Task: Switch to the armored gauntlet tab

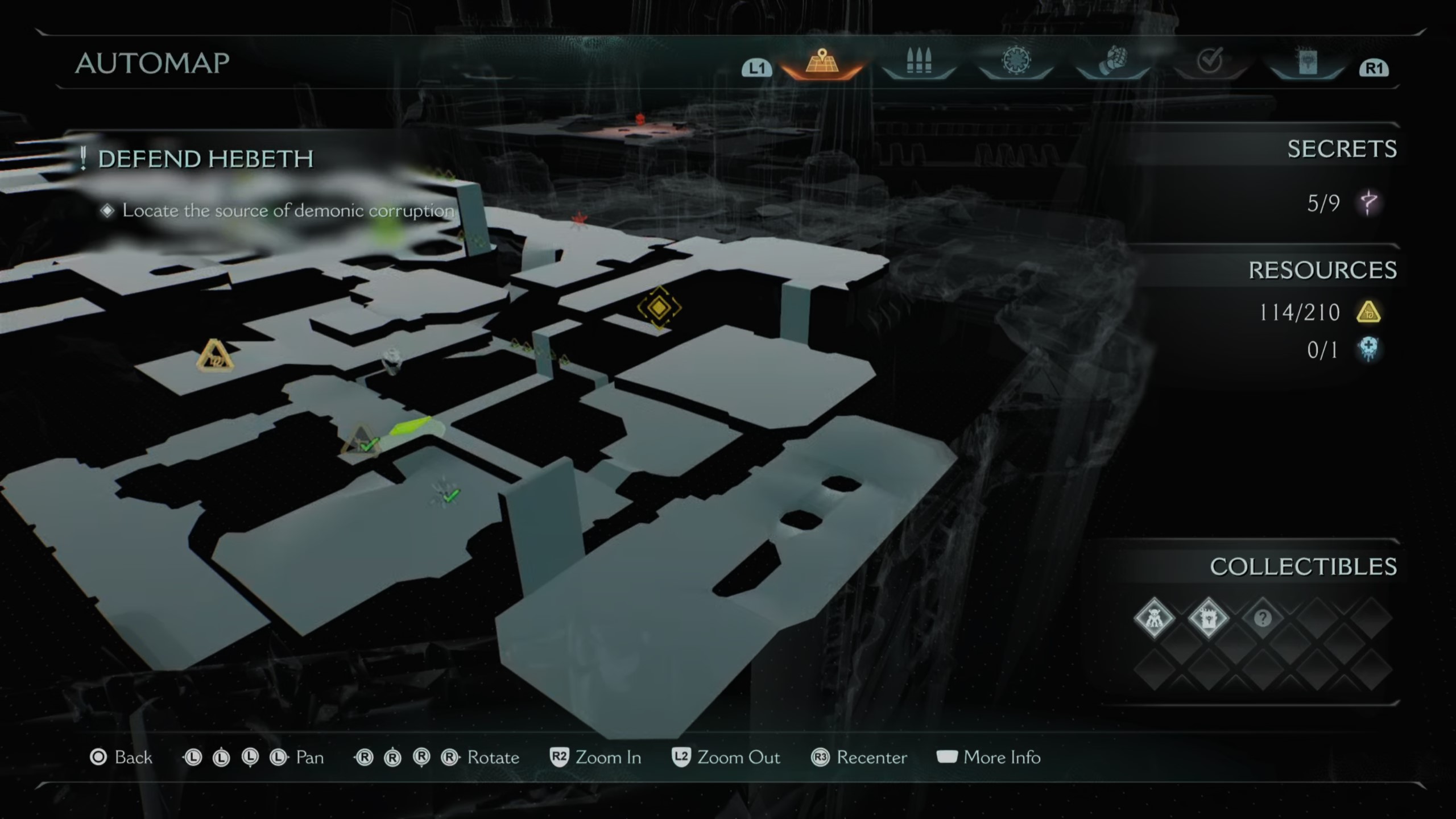Action: coord(1112,61)
